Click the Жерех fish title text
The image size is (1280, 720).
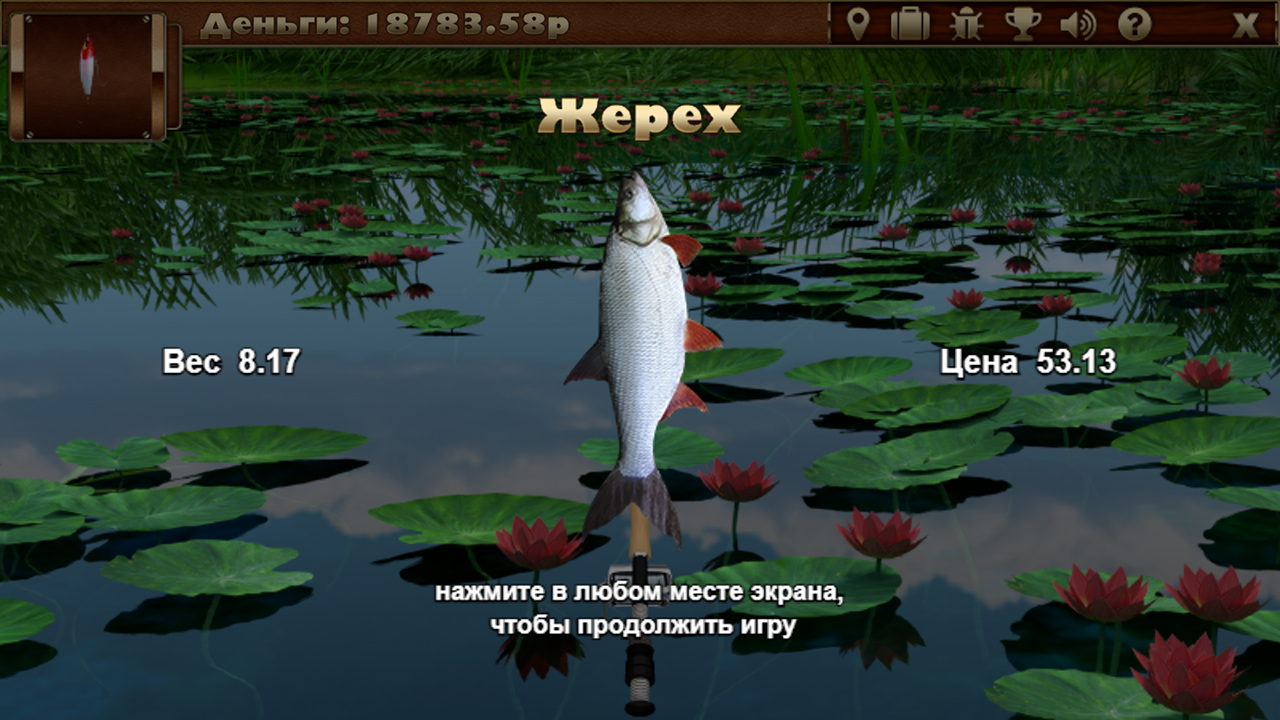(x=639, y=117)
